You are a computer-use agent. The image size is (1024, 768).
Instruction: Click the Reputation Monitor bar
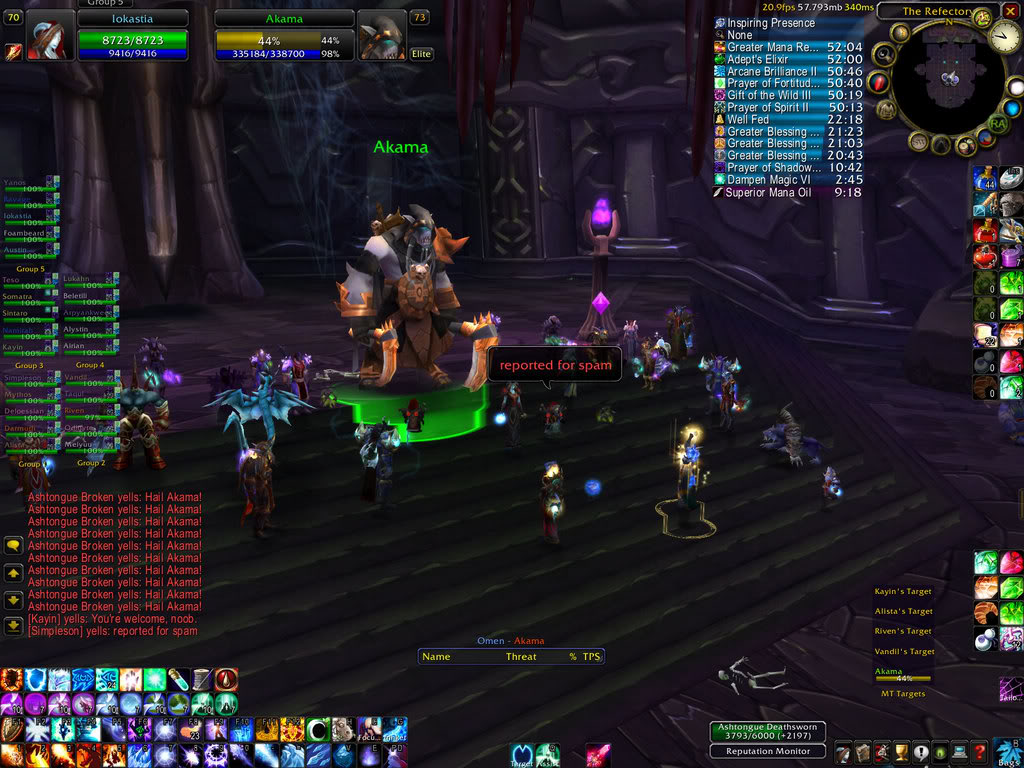pos(768,751)
